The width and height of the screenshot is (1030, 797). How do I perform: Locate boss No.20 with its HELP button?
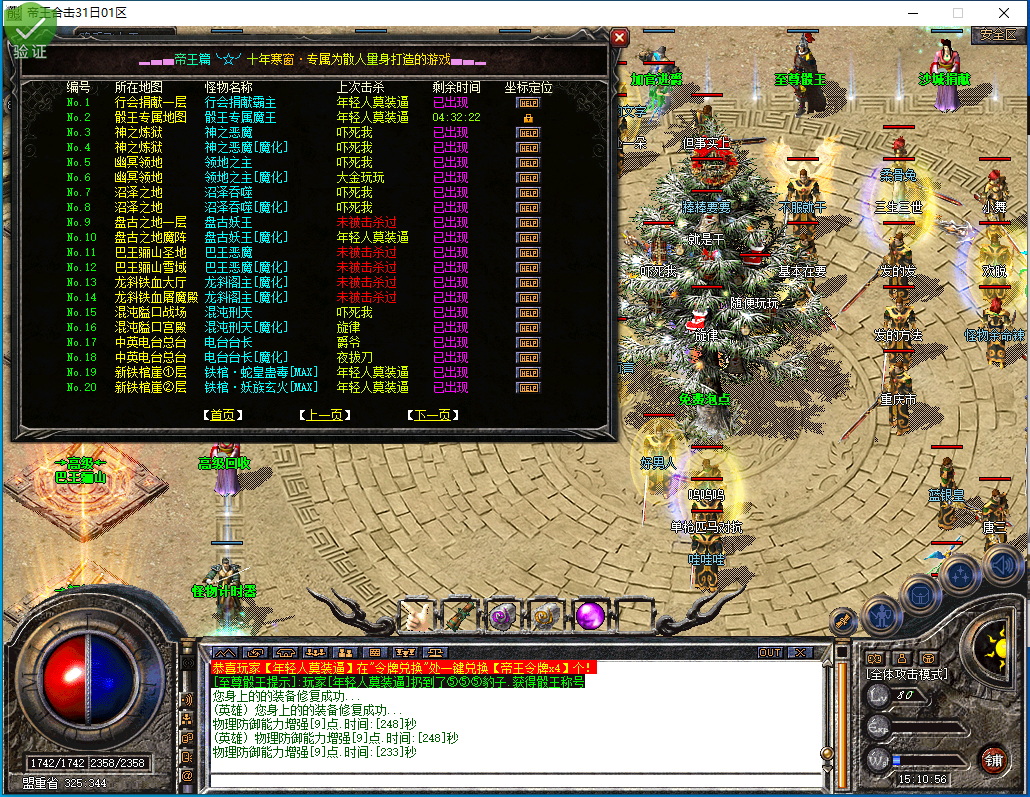tap(528, 388)
